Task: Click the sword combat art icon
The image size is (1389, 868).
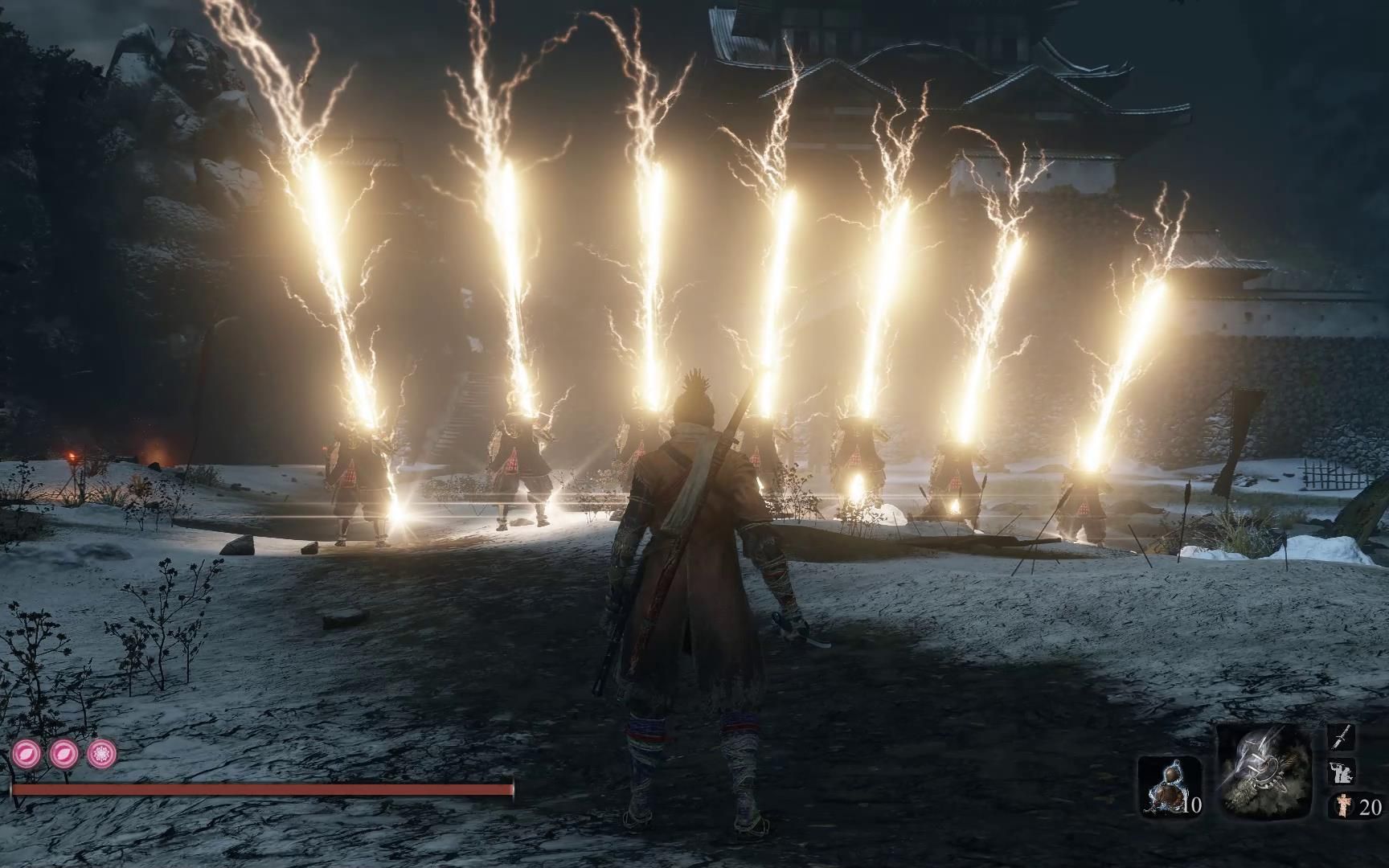Action: click(x=1342, y=737)
